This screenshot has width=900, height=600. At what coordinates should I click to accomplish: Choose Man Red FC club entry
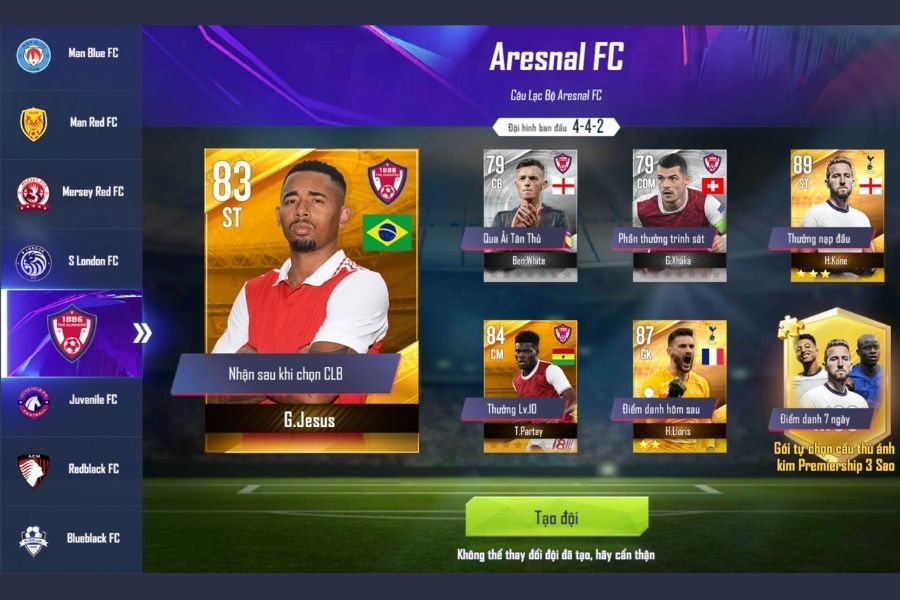(x=70, y=123)
